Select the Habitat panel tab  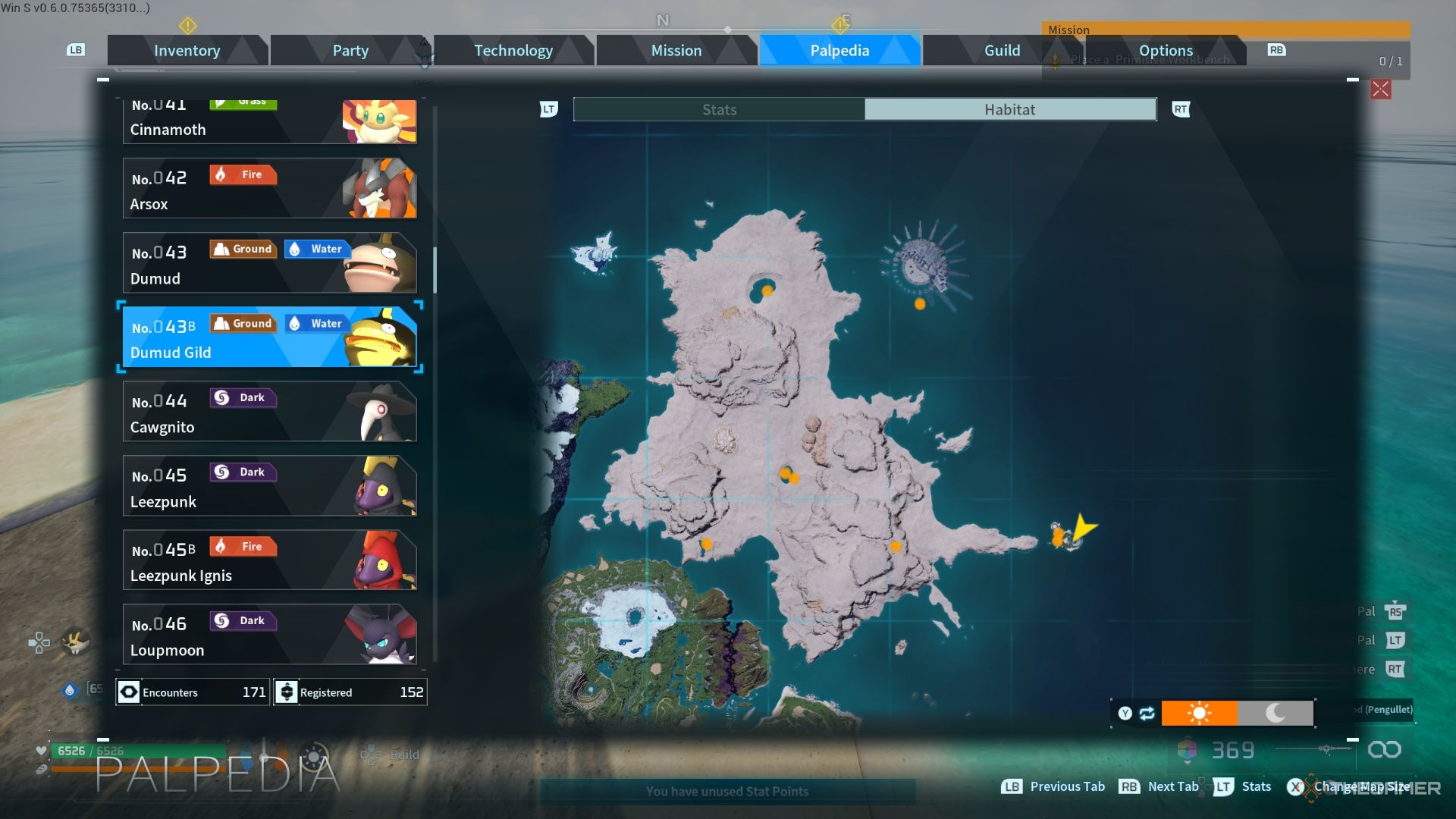click(1009, 110)
